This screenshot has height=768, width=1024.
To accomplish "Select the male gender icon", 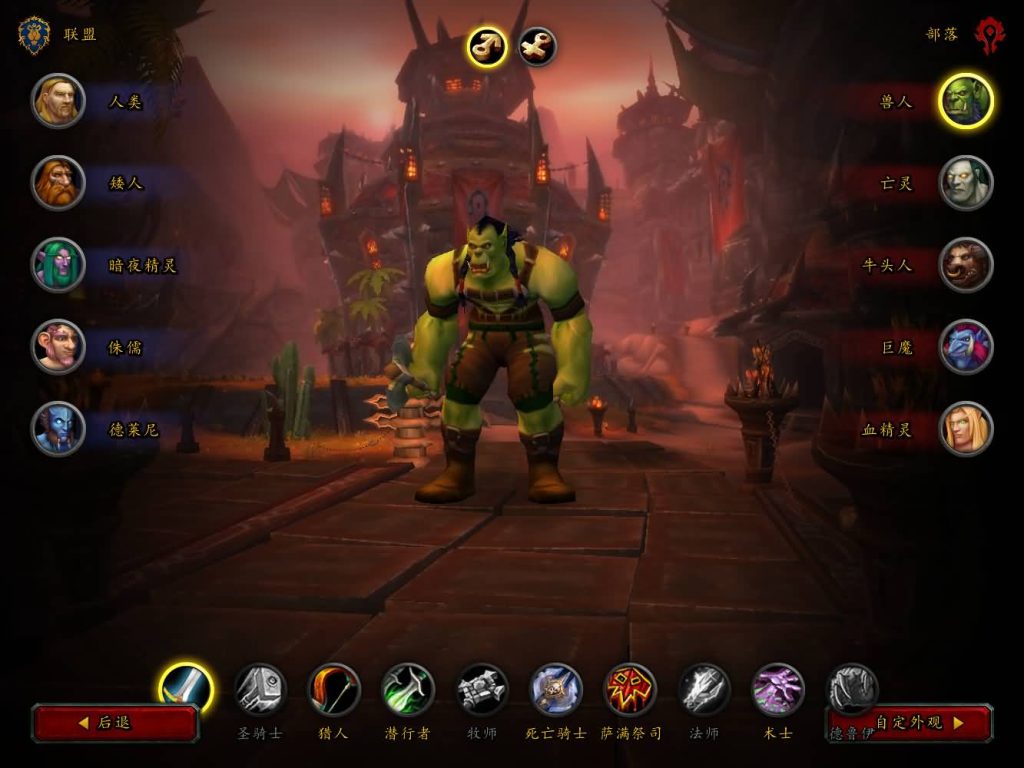I will click(486, 46).
